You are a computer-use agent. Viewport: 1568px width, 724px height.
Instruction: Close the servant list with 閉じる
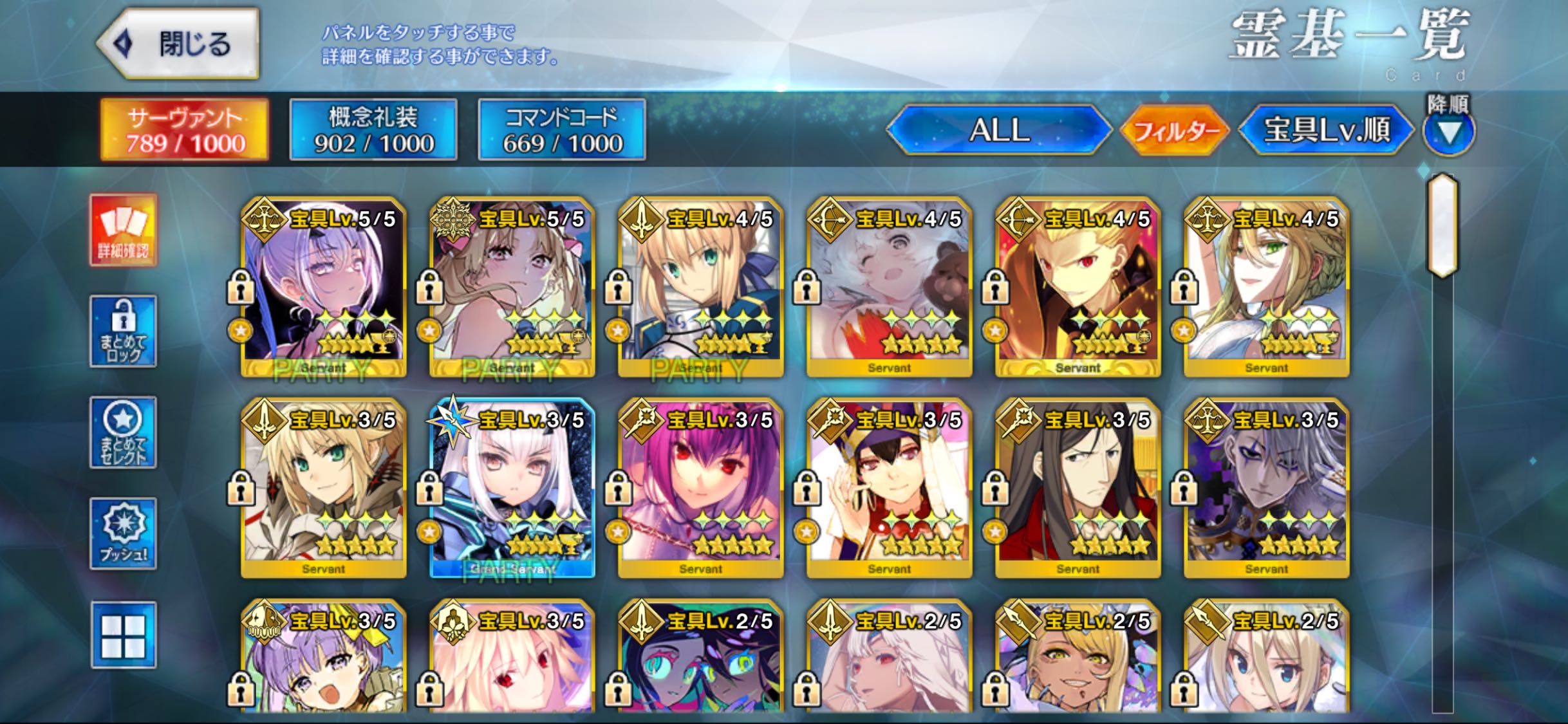tap(179, 44)
